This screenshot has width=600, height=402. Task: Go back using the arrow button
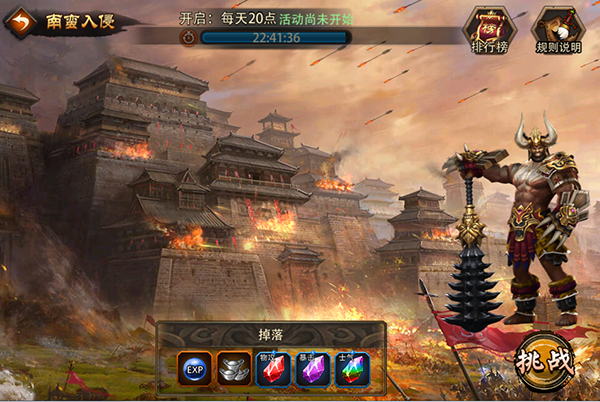(x=22, y=20)
